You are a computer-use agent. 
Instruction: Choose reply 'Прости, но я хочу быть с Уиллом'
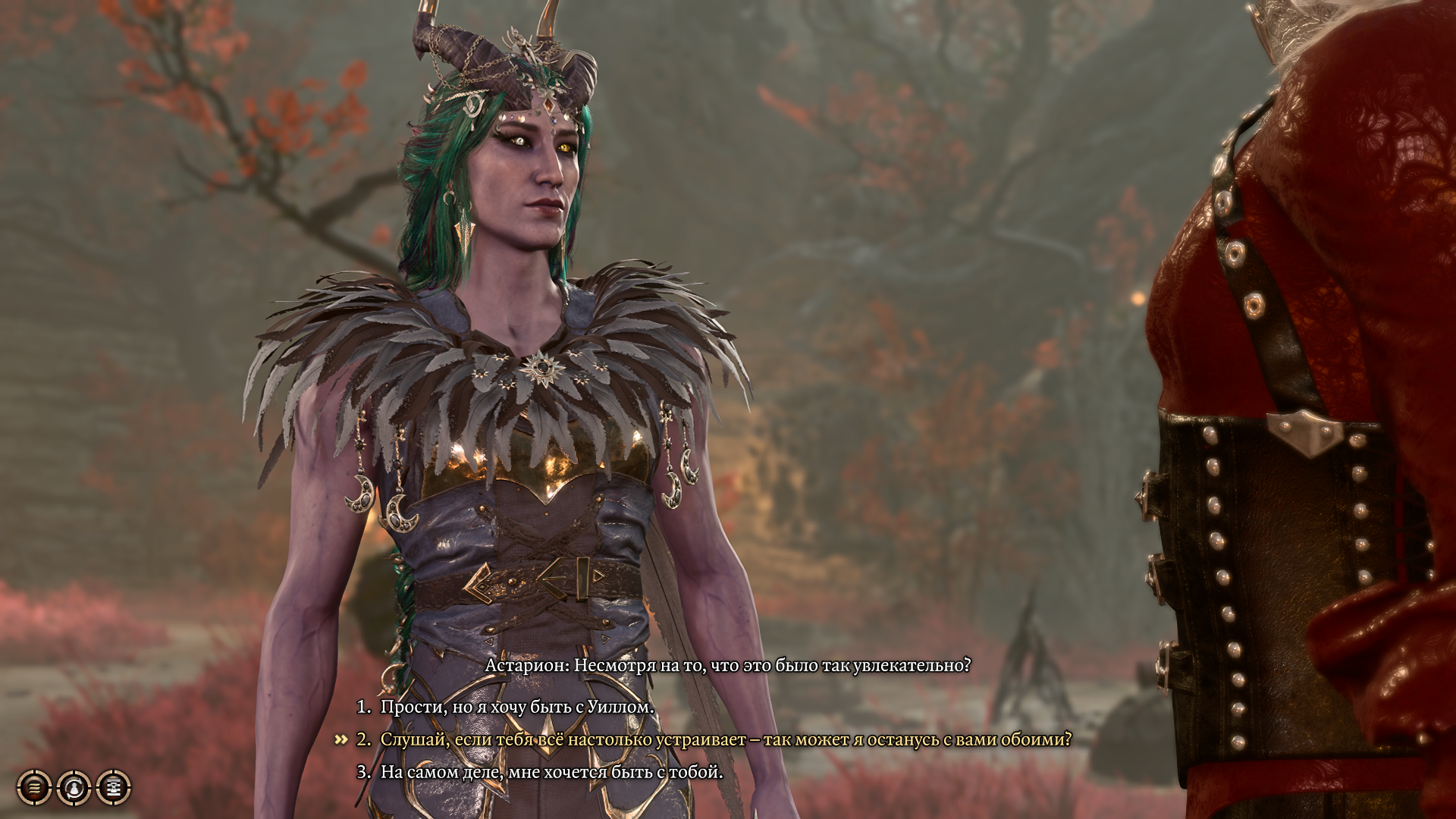coord(516,707)
